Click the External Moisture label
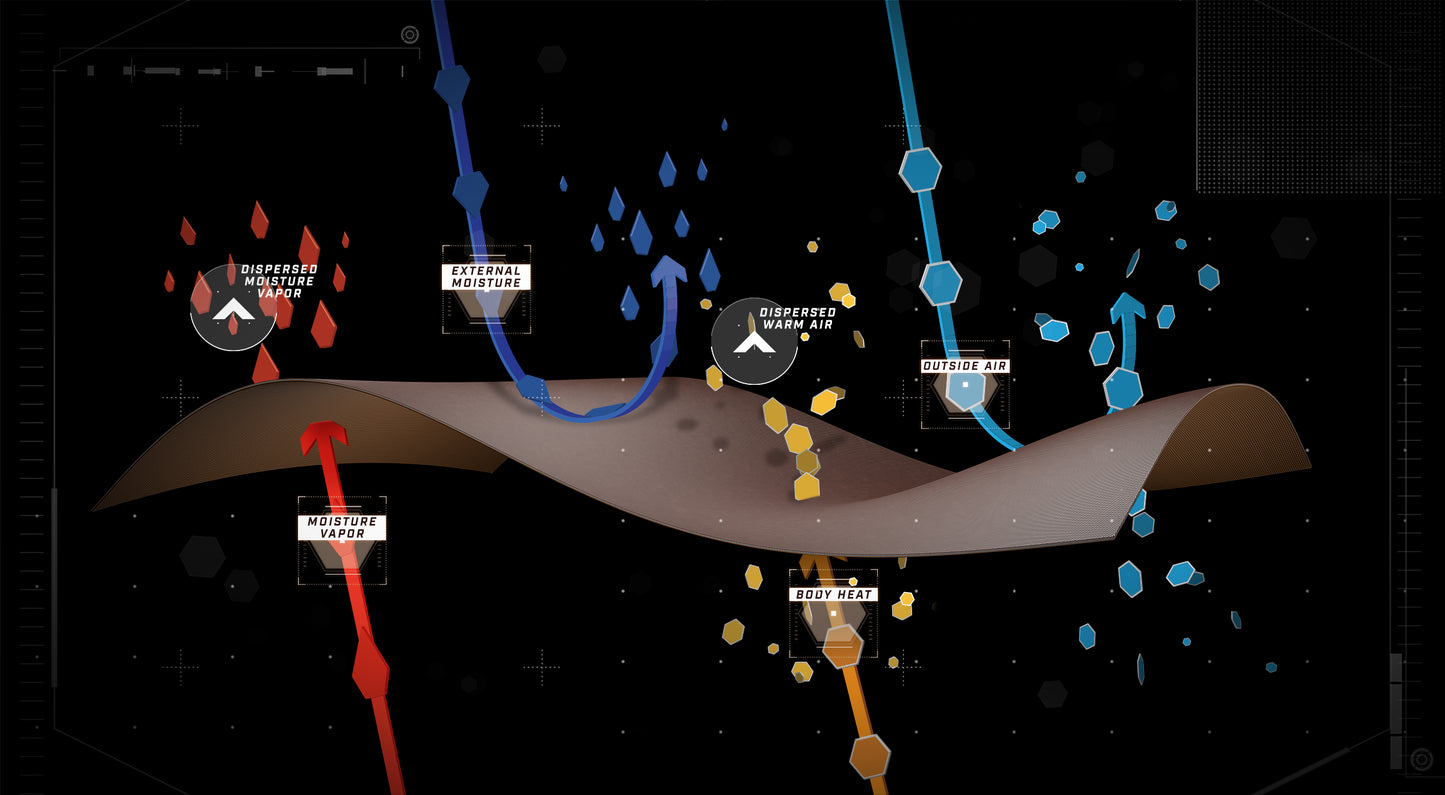The height and width of the screenshot is (795, 1445). click(486, 277)
